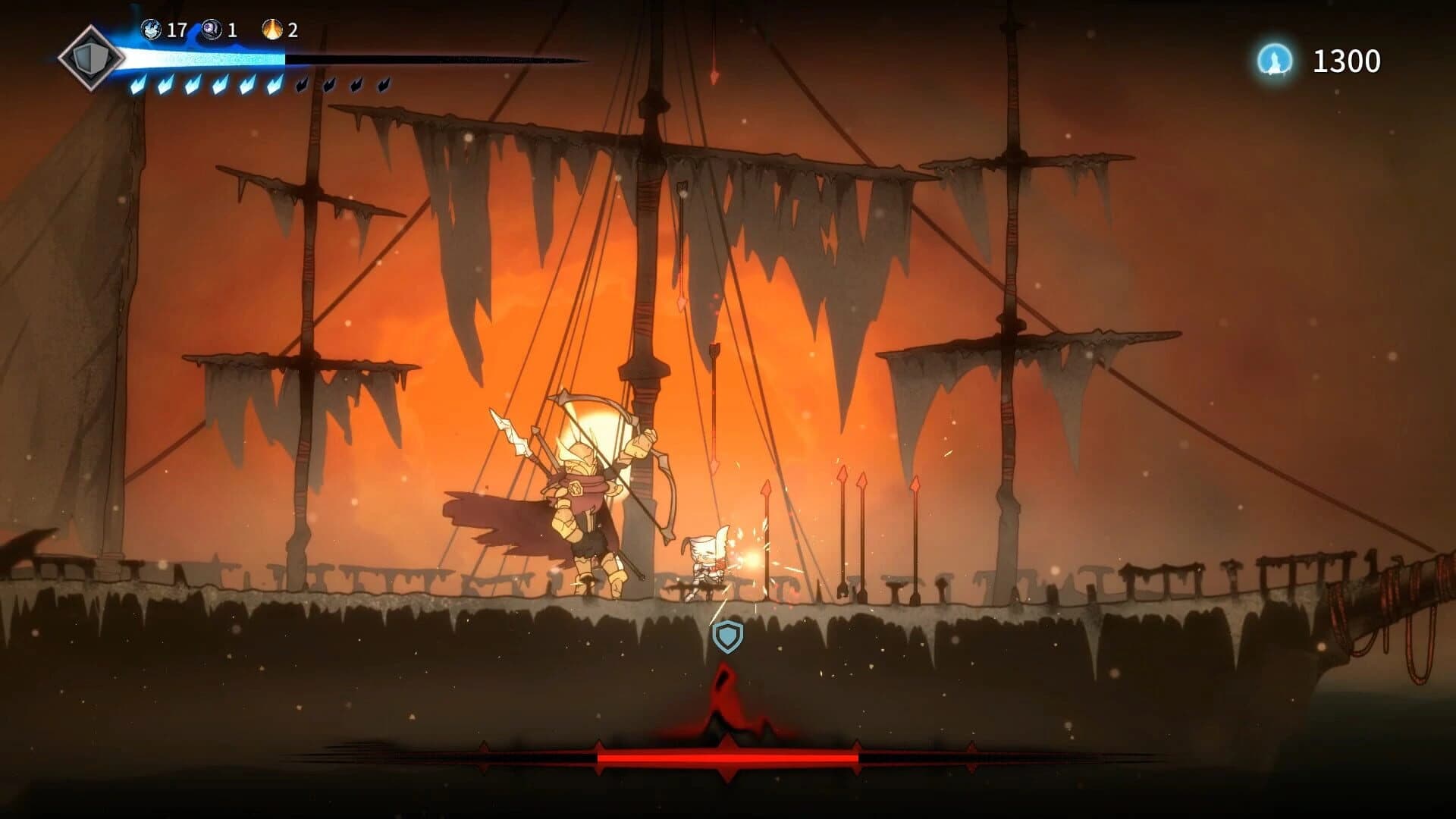The height and width of the screenshot is (819, 1456).
Task: Click the counter number 17 in the HUD
Action: 177,30
